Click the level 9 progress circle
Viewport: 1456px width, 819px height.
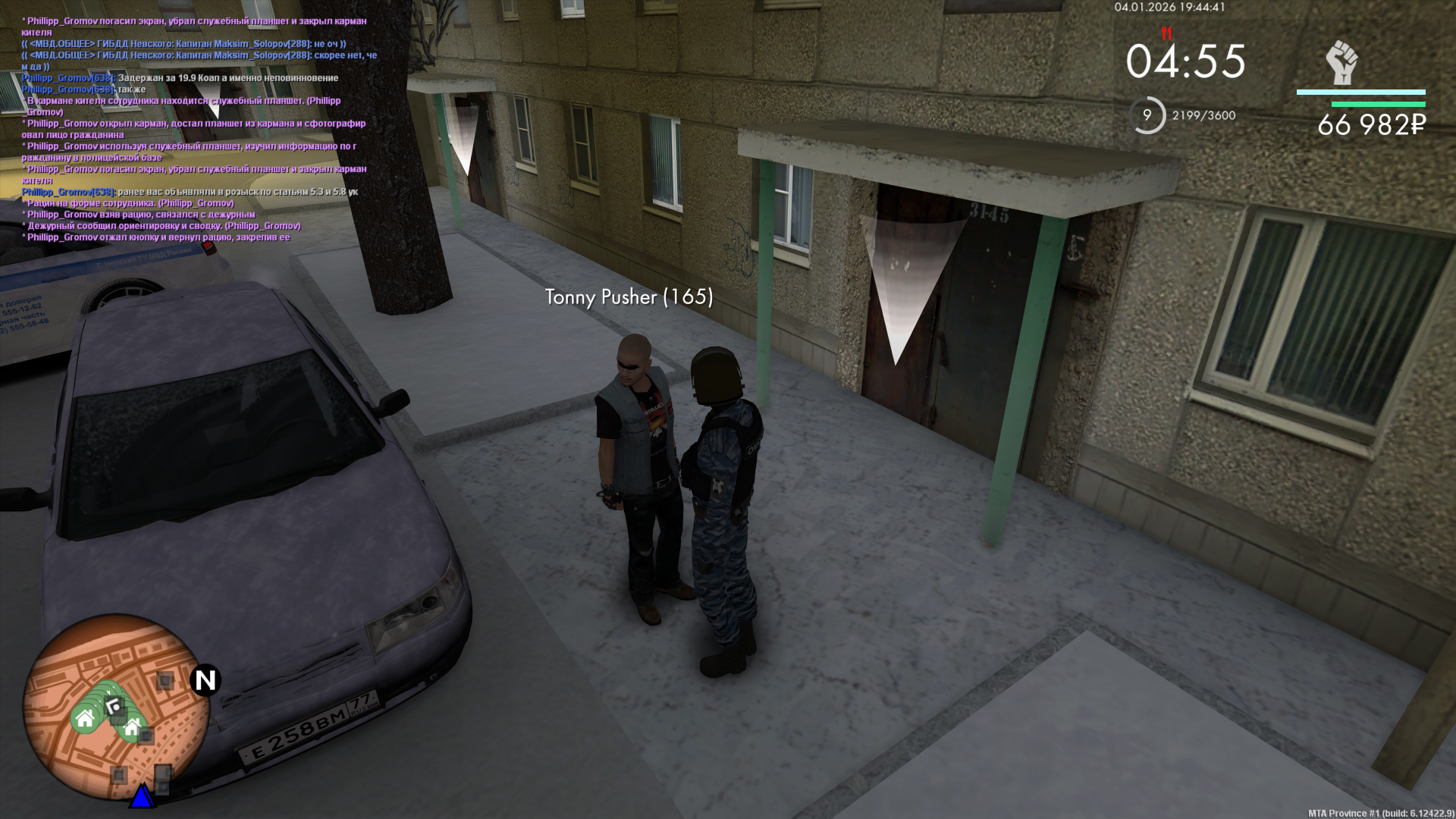point(1147,115)
